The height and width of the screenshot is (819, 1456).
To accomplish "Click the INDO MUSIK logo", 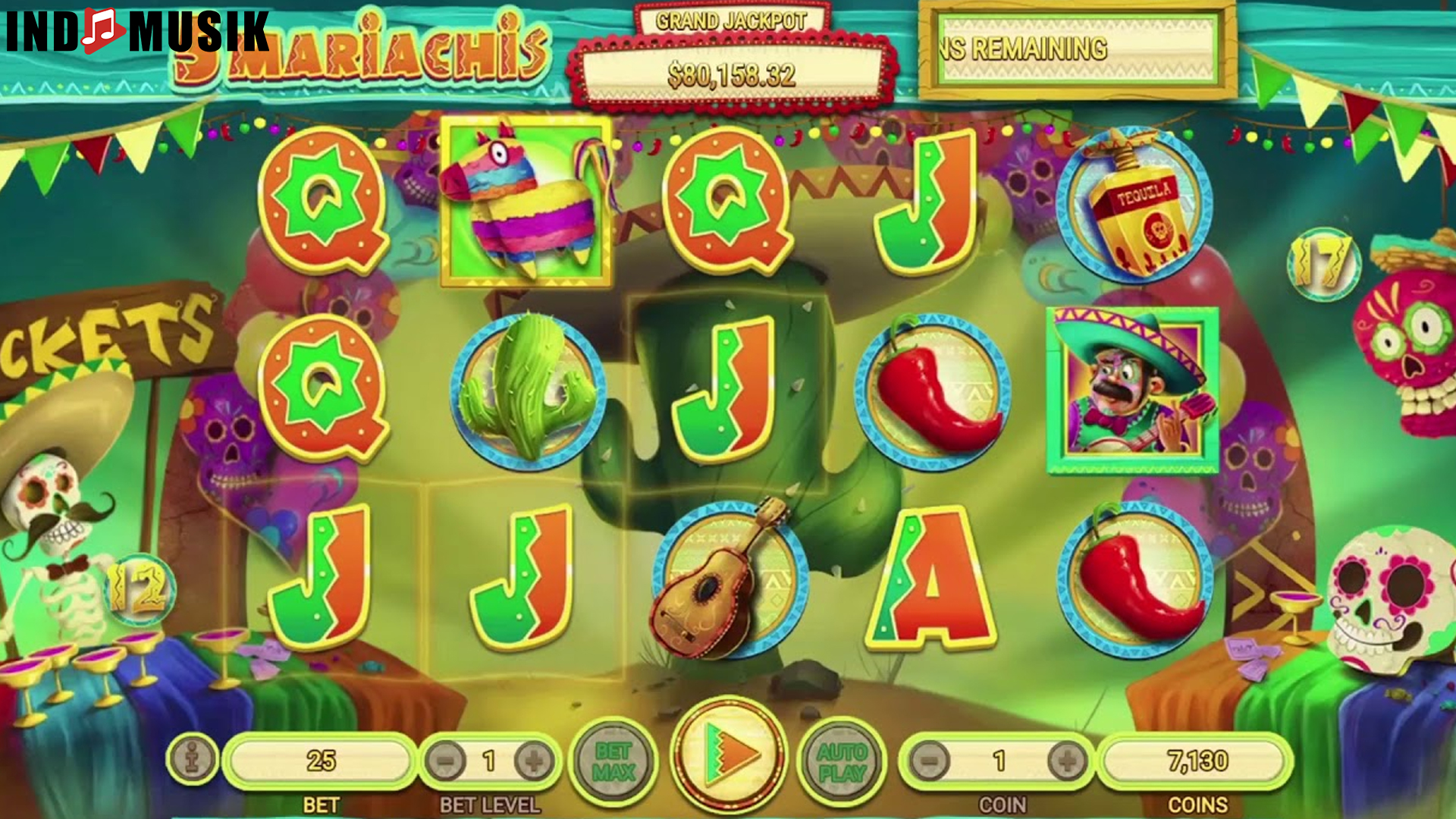I will point(136,32).
